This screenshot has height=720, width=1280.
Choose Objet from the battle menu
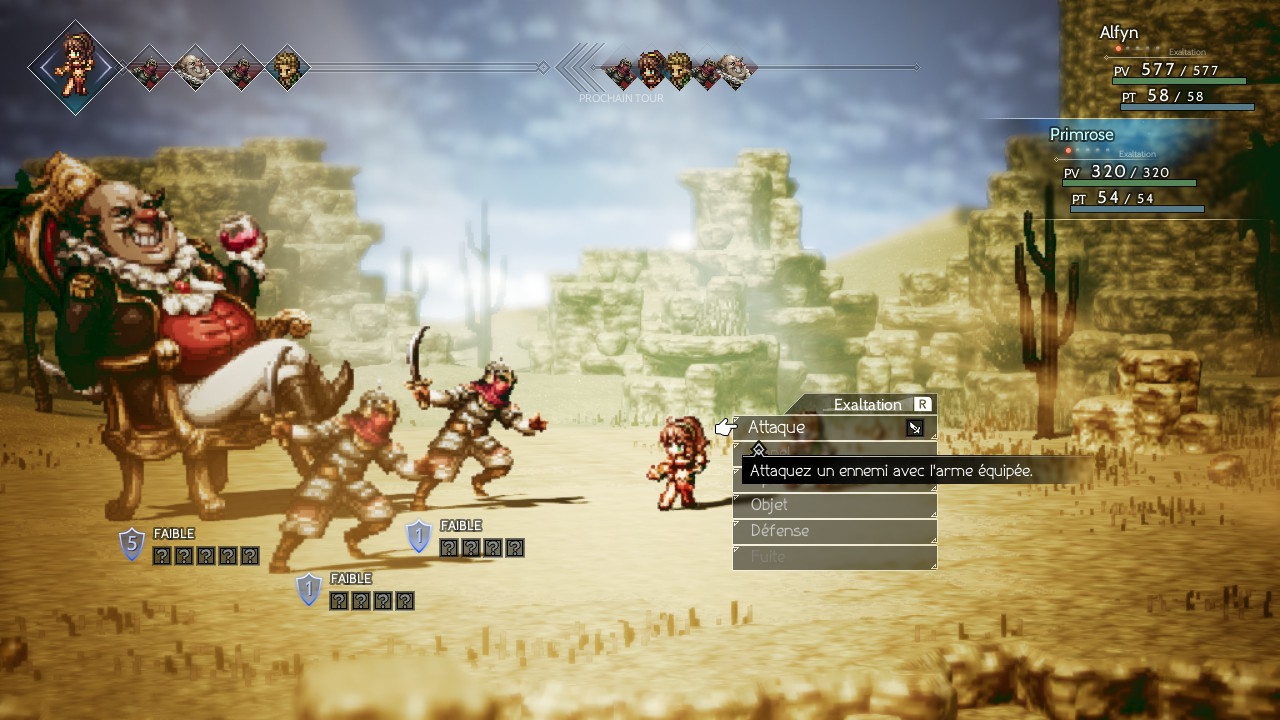834,505
